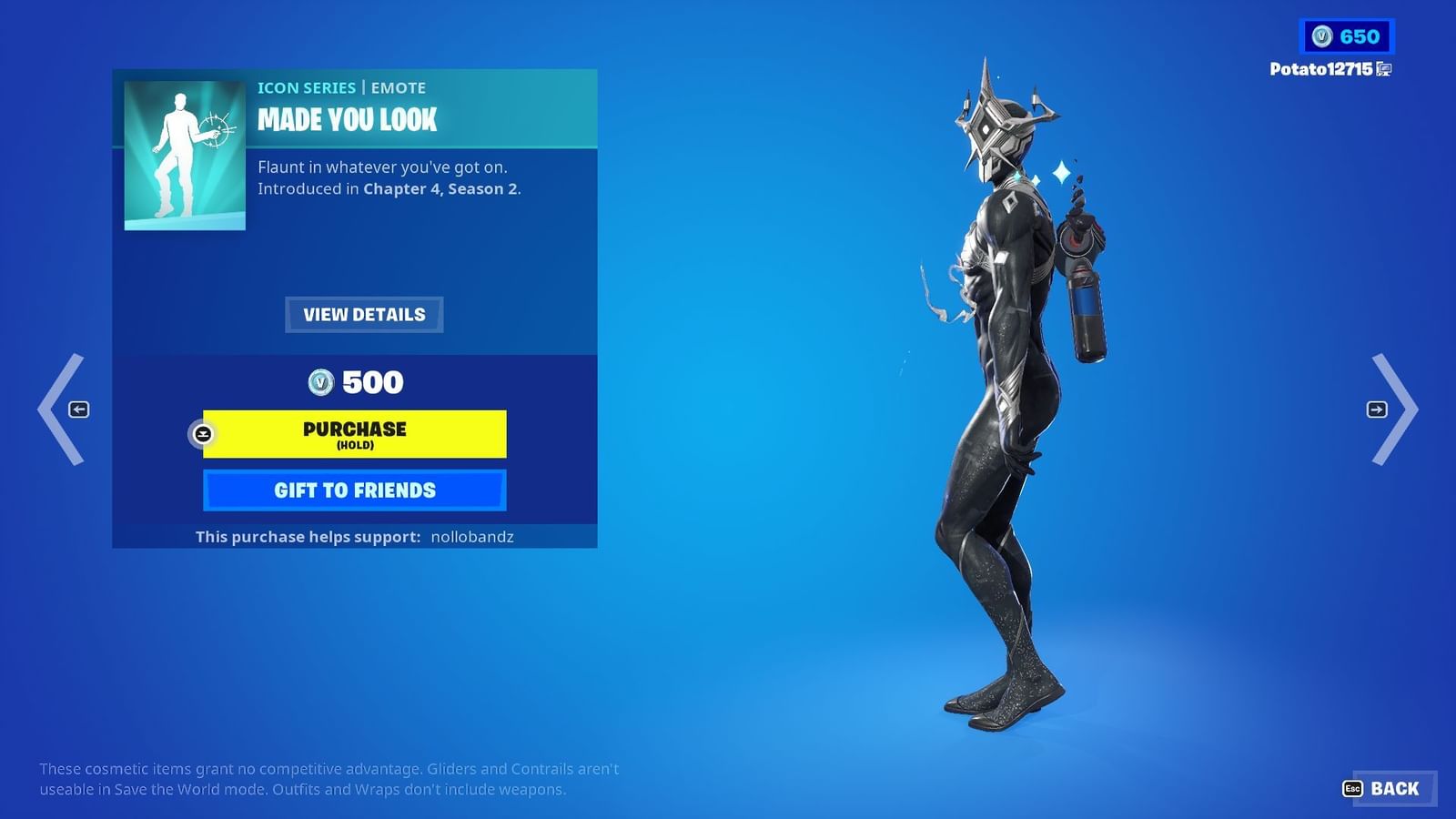
Task: Click the controller hold-button icon on Purchase bar
Action: [x=204, y=434]
